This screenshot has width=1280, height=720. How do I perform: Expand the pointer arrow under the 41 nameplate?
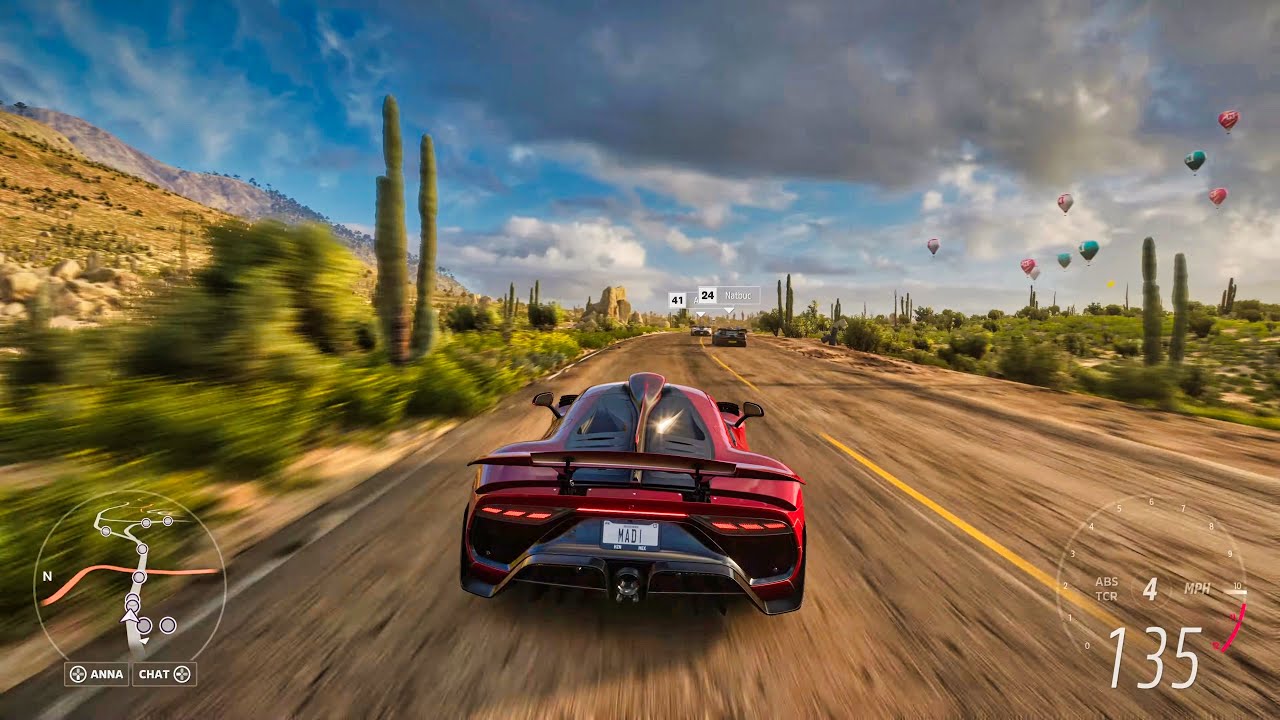(700, 315)
